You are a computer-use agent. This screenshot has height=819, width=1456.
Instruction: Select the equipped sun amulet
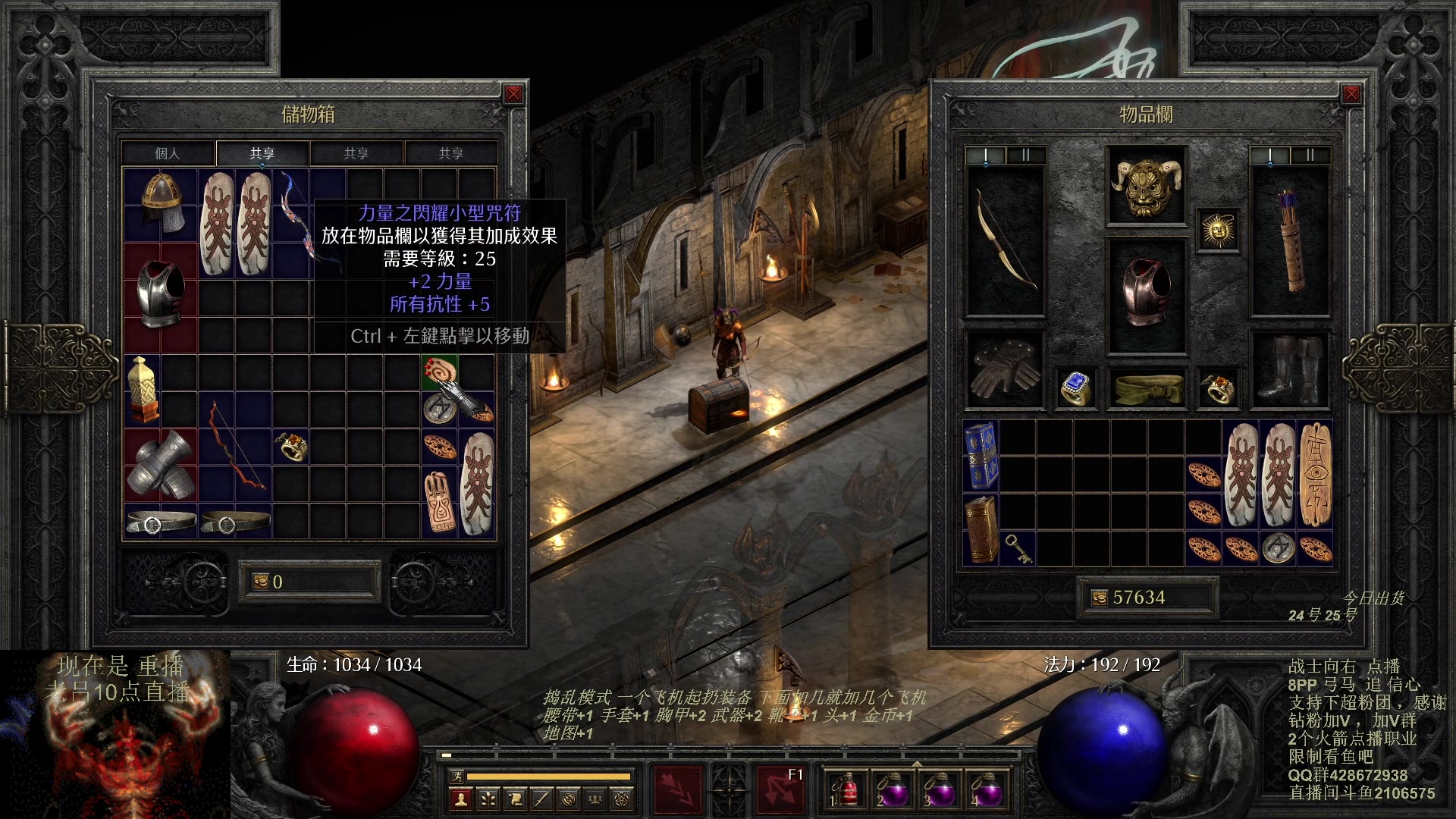pos(1218,230)
